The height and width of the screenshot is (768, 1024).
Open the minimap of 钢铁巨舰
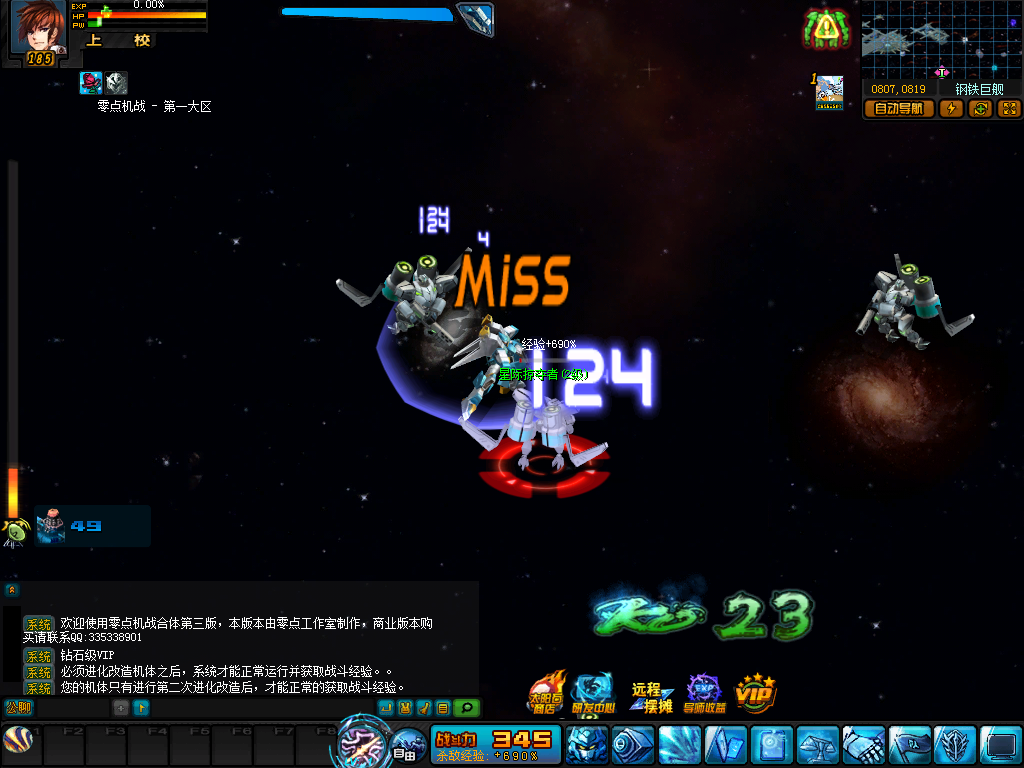coord(940,40)
